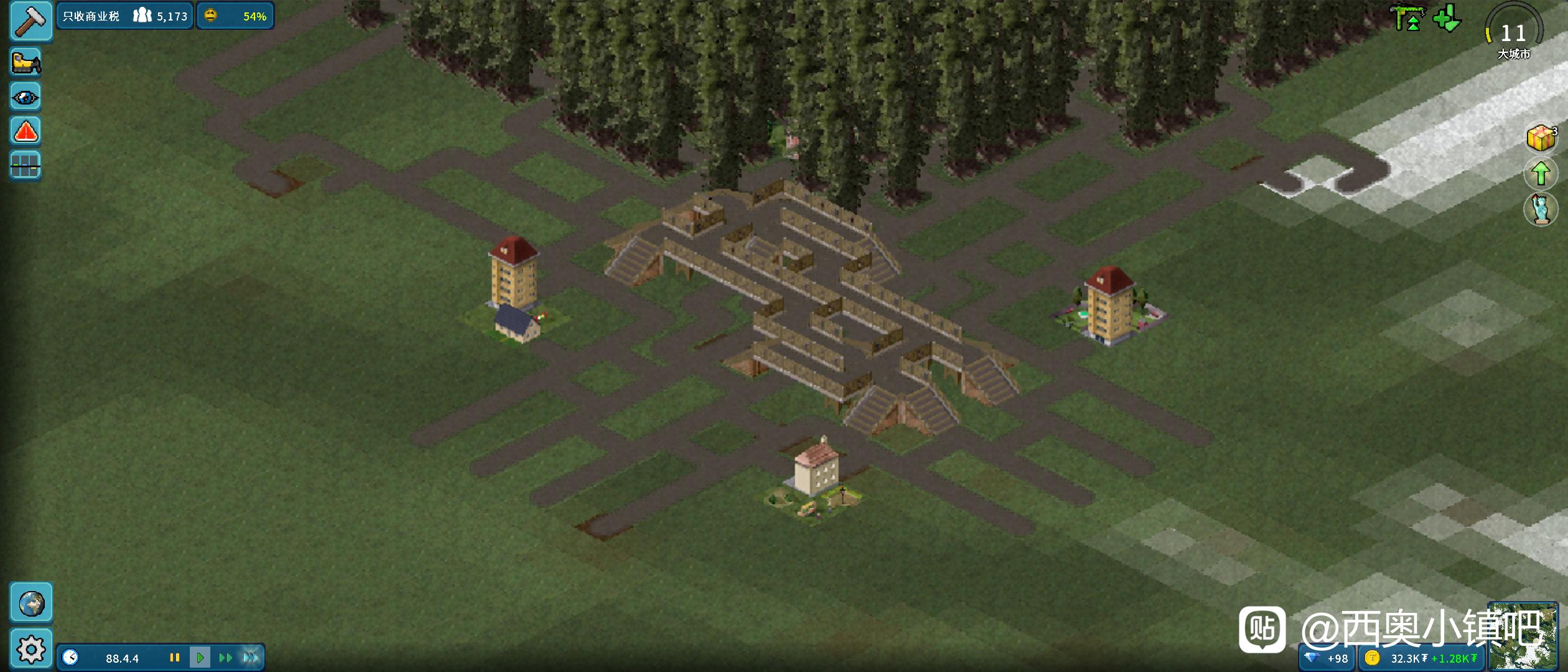
Task: Open the hammer build menu
Action: click(30, 20)
